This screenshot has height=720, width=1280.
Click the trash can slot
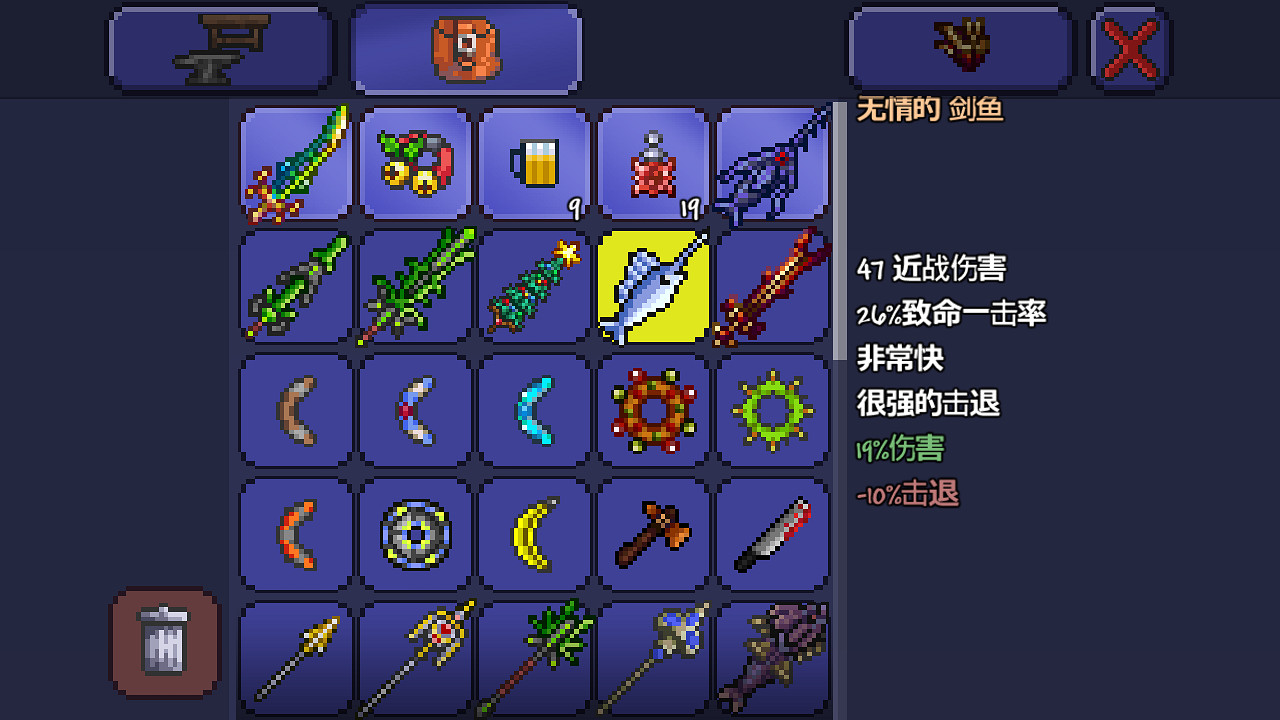(x=163, y=643)
